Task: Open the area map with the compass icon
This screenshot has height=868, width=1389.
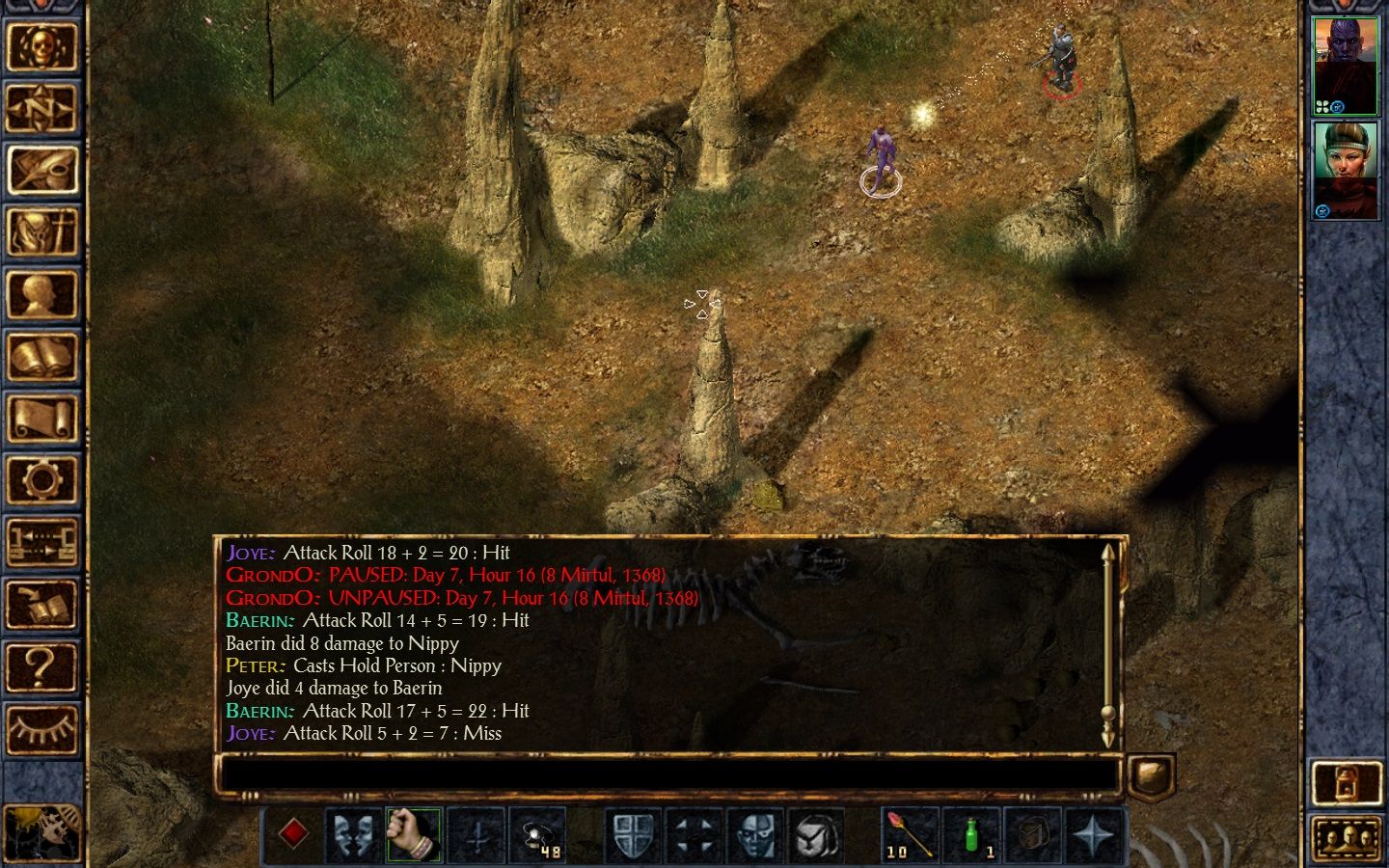Action: [x=41, y=108]
